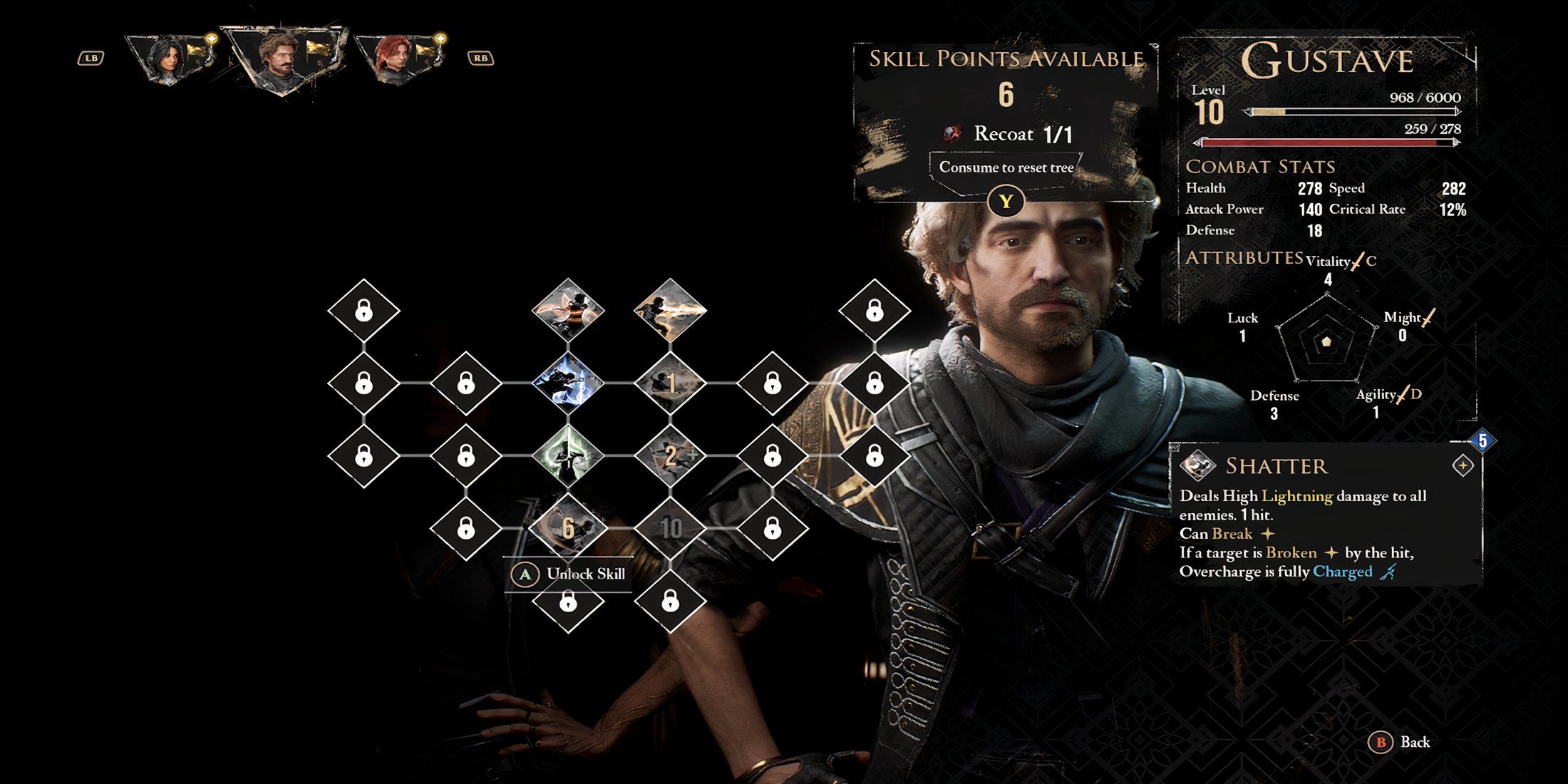This screenshot has height=784, width=1568.
Task: Select the green glowing skill node
Action: pos(568,455)
